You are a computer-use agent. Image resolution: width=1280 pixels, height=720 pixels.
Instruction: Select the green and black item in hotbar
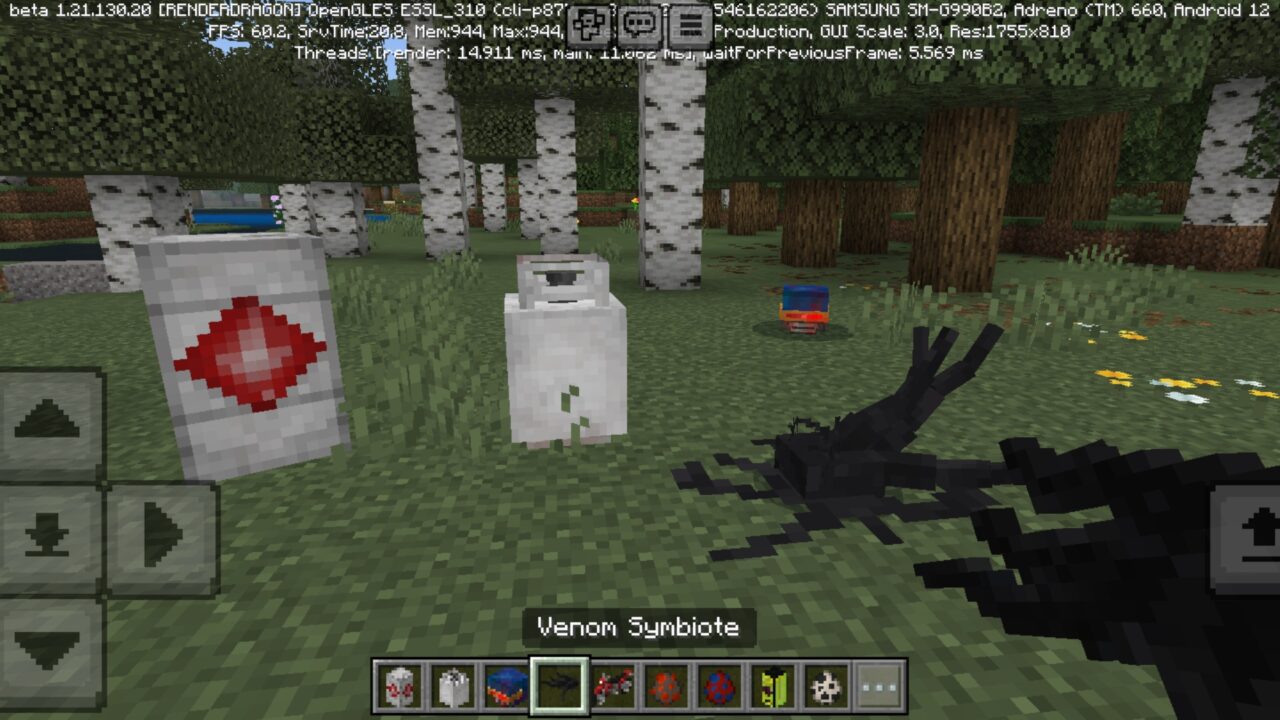pos(771,686)
